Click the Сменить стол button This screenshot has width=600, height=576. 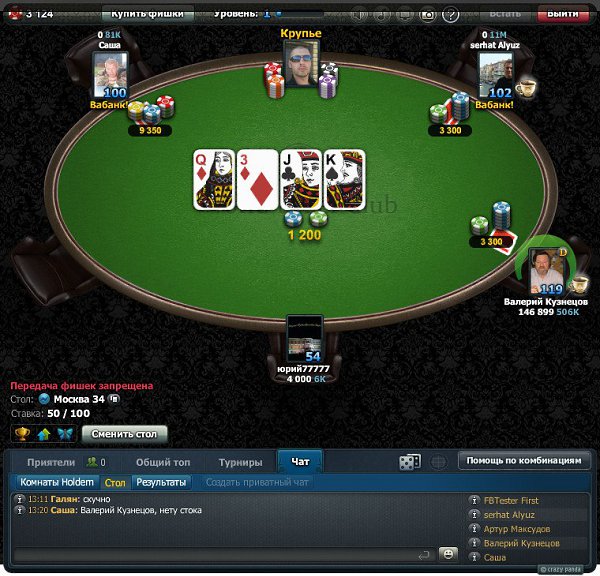click(124, 434)
